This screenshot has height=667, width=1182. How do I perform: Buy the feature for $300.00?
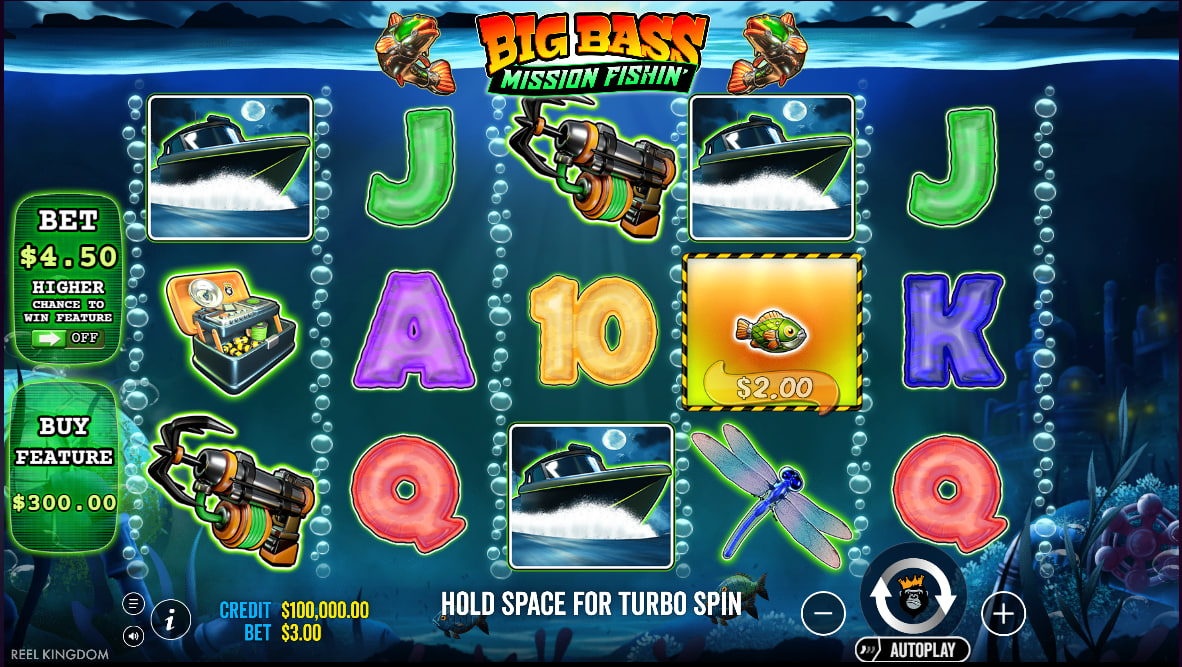click(65, 466)
